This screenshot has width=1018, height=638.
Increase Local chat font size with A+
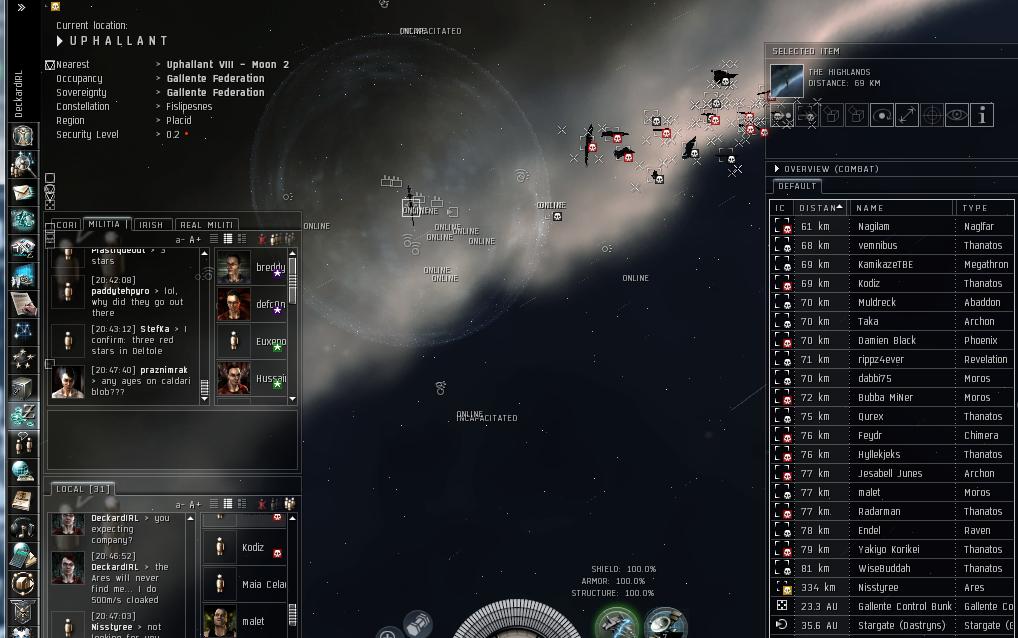(195, 505)
